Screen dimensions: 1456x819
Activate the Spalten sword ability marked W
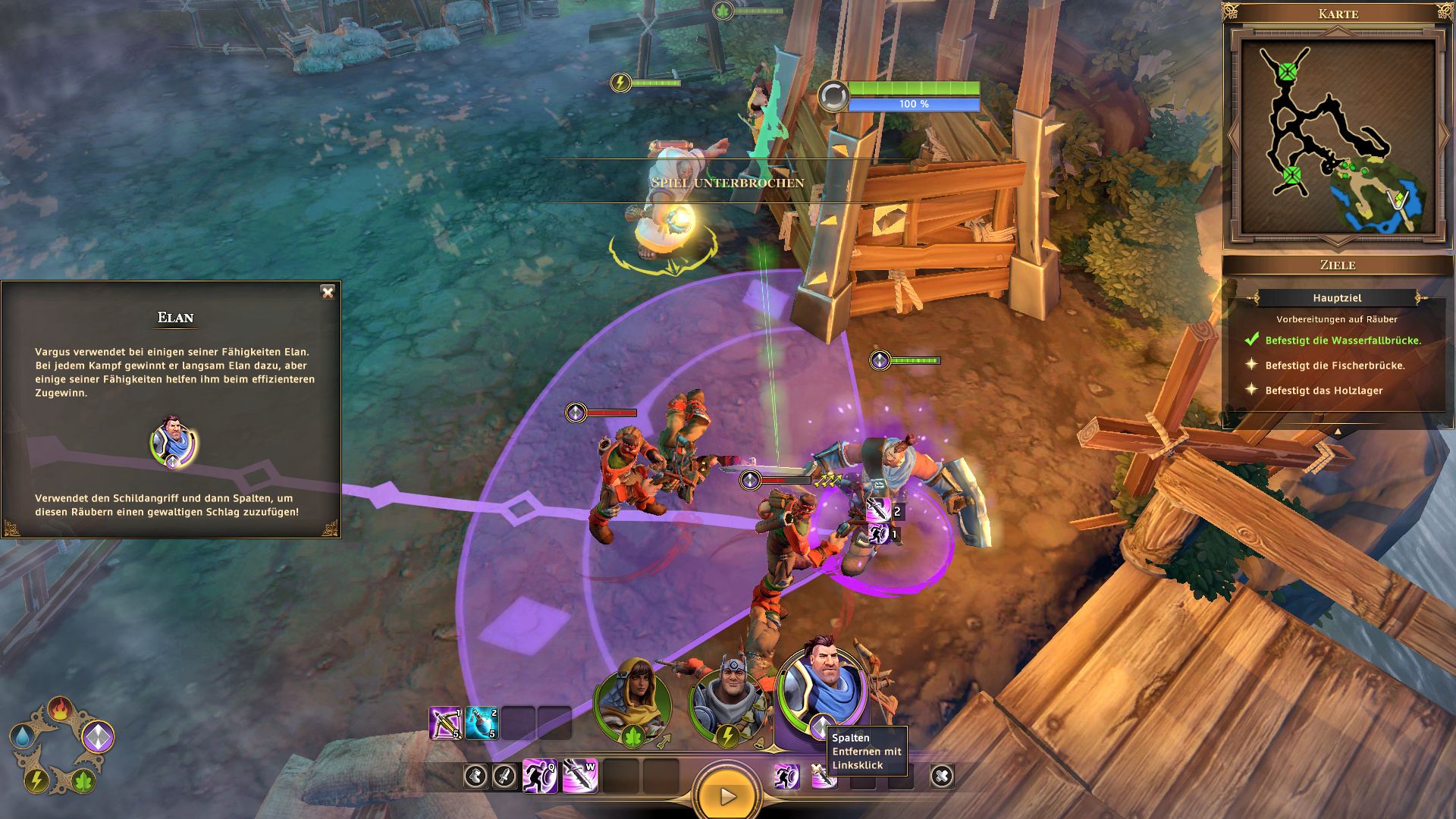click(x=580, y=776)
